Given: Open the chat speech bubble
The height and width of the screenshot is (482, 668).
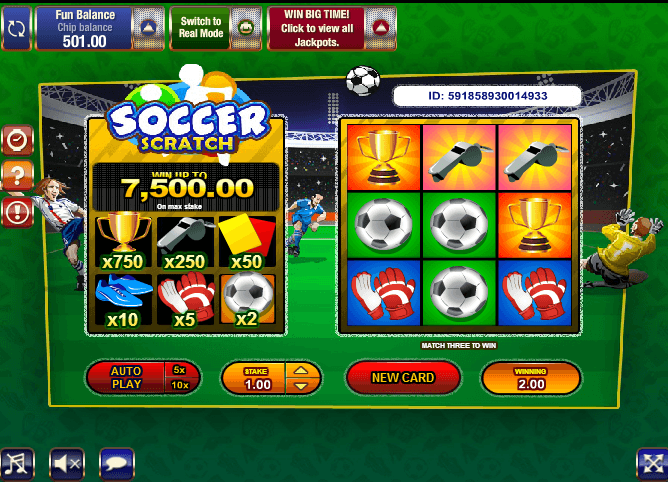Looking at the screenshot, I should pos(117,463).
